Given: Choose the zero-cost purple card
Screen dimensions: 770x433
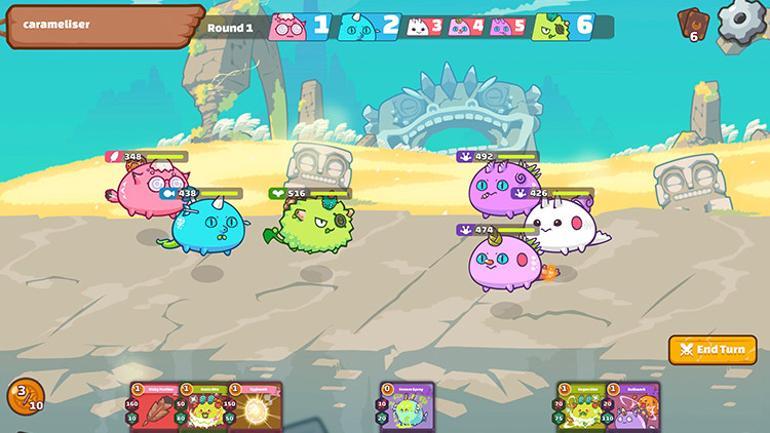Looking at the screenshot, I should click(406, 408).
